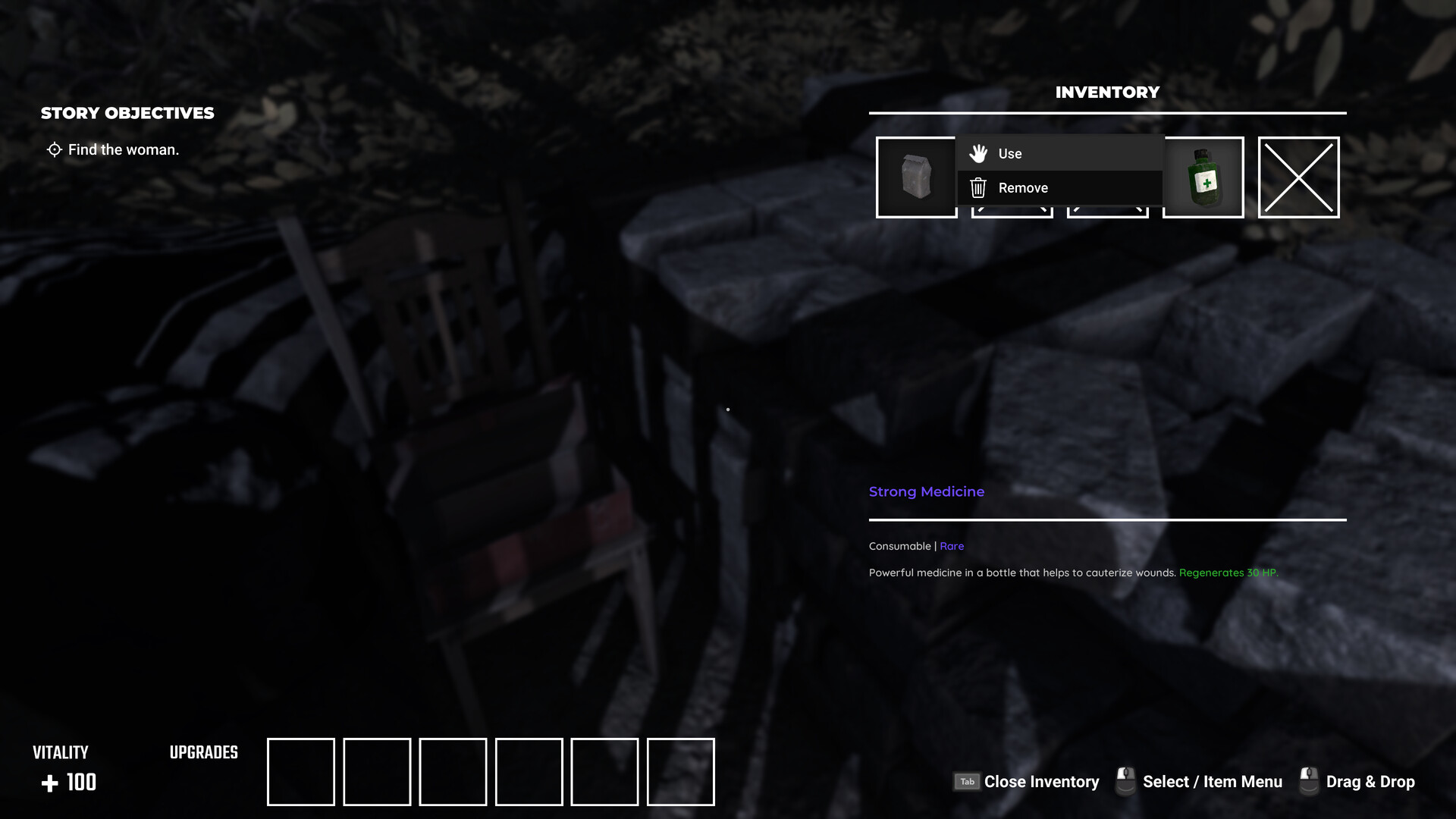Choose Remove from the item menu

[1023, 187]
